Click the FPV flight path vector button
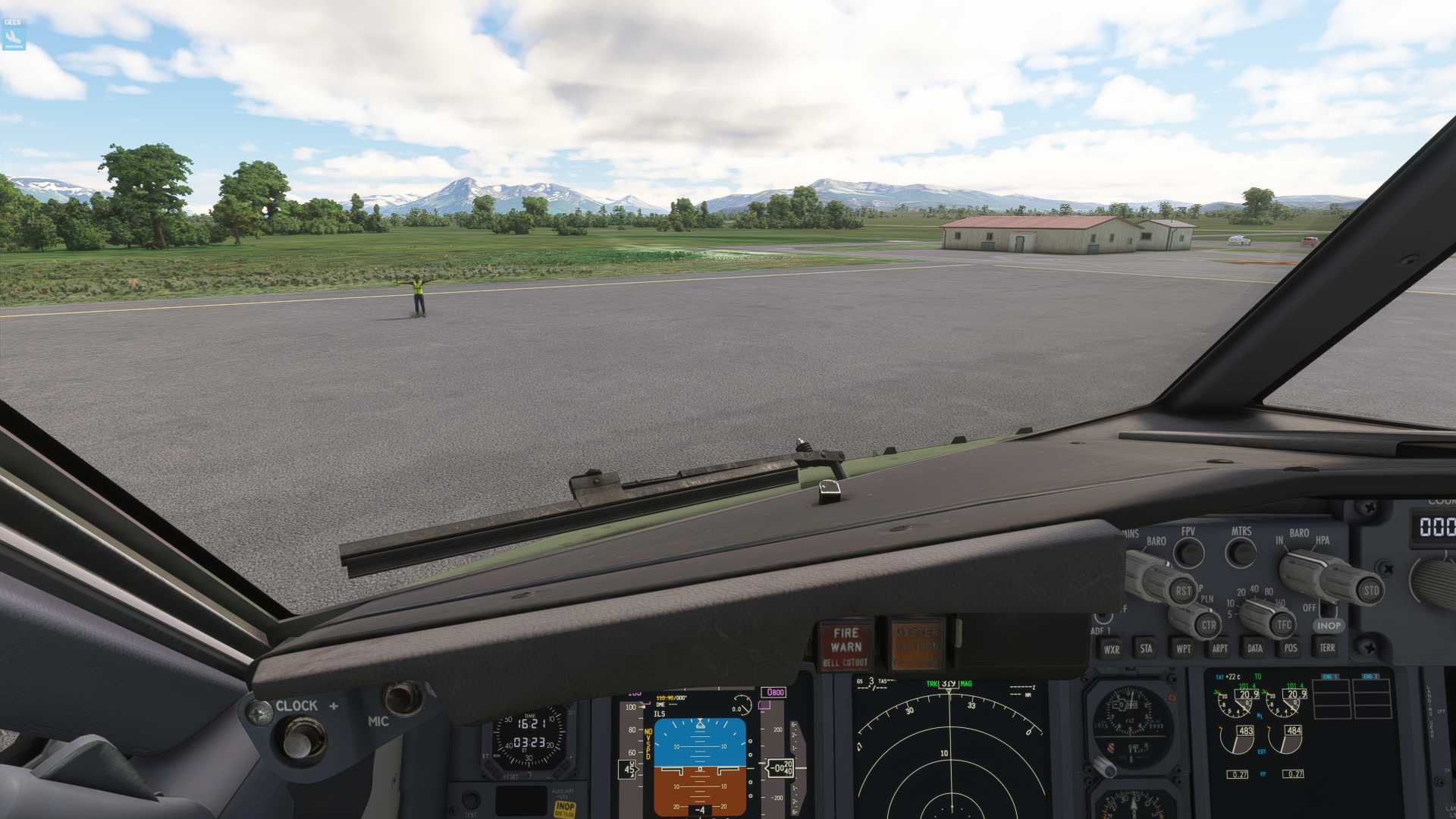Screen dimensions: 1456x819 point(1188,553)
